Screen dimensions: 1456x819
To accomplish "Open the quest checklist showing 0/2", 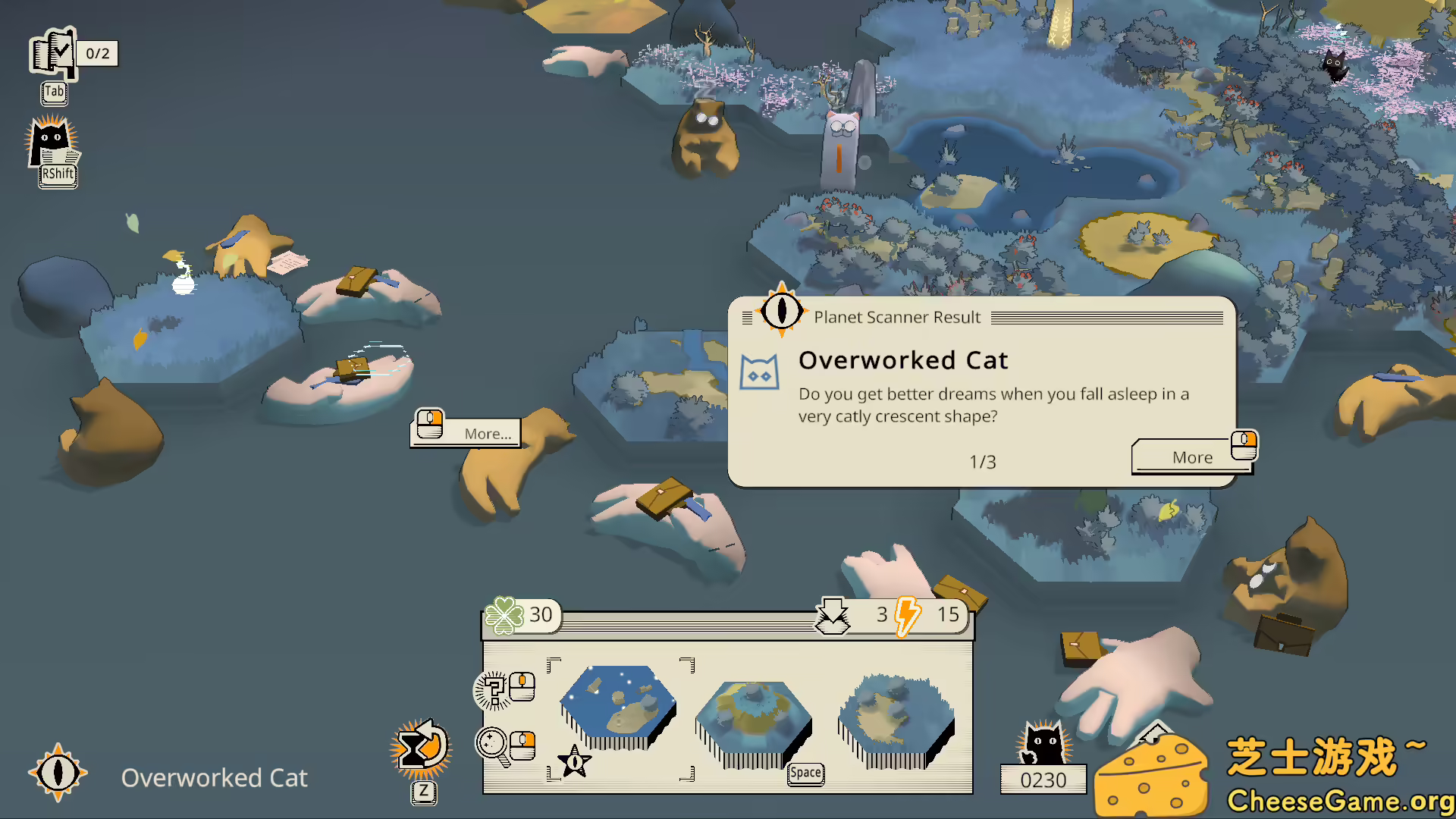I will pyautogui.click(x=53, y=54).
